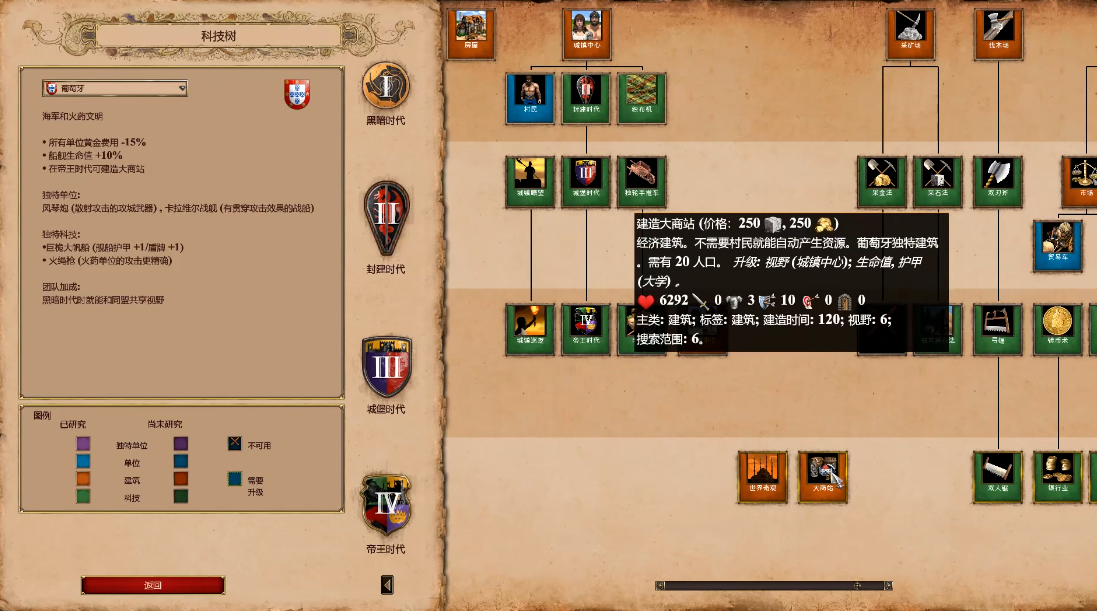Click the Lumber Camp building node
This screenshot has width=1097, height=611.
pyautogui.click(x=999, y=34)
